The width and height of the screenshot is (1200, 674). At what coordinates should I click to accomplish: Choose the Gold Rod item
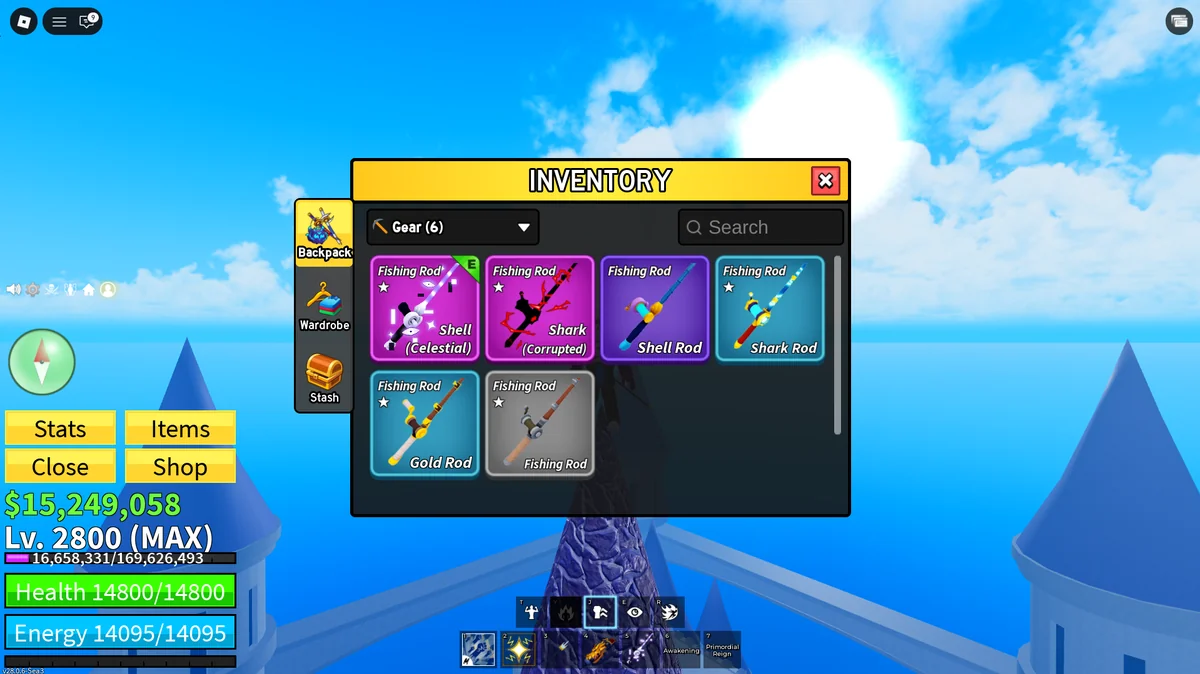(425, 423)
